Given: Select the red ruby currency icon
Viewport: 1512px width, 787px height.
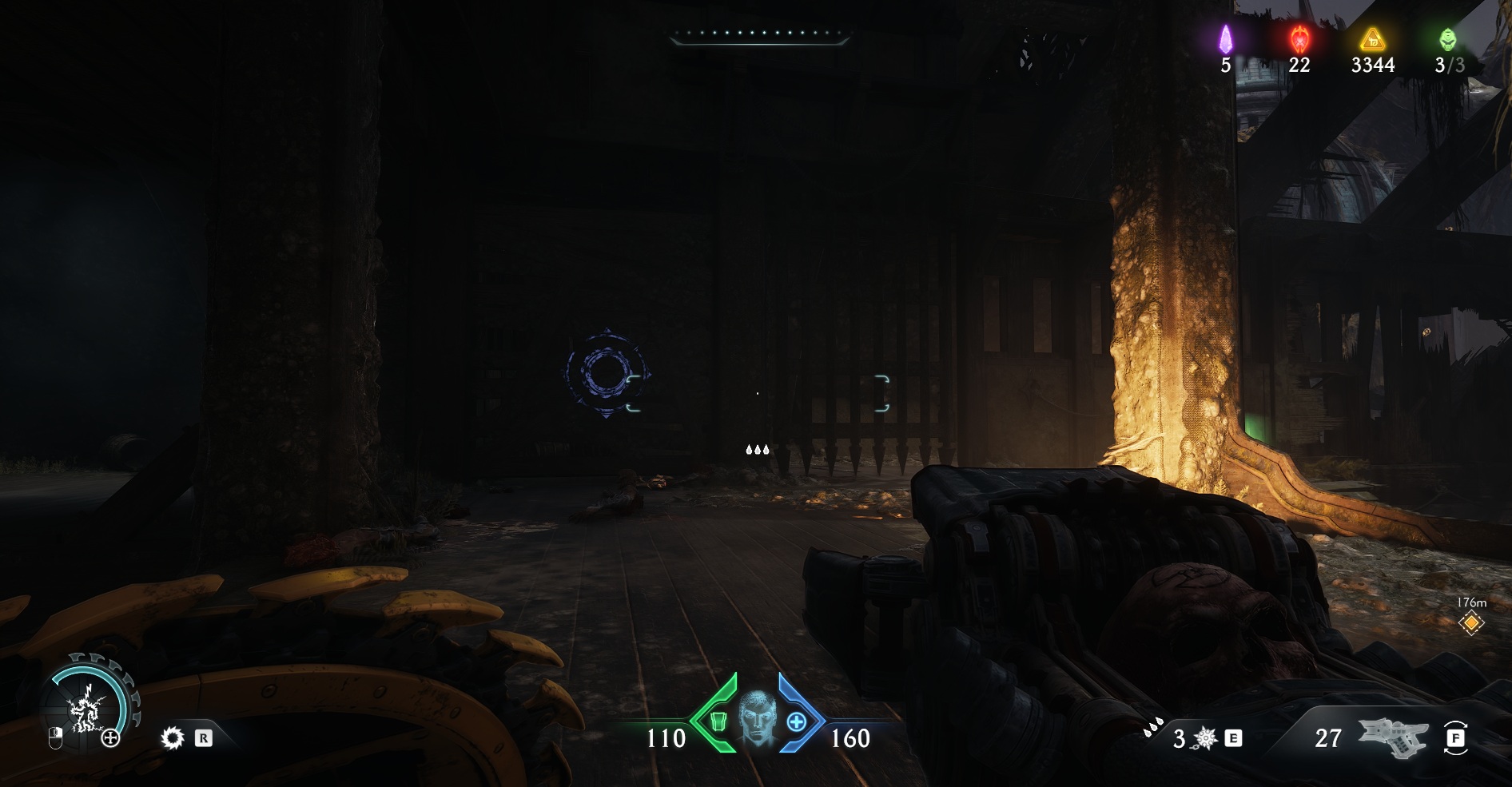Looking at the screenshot, I should tap(1299, 38).
